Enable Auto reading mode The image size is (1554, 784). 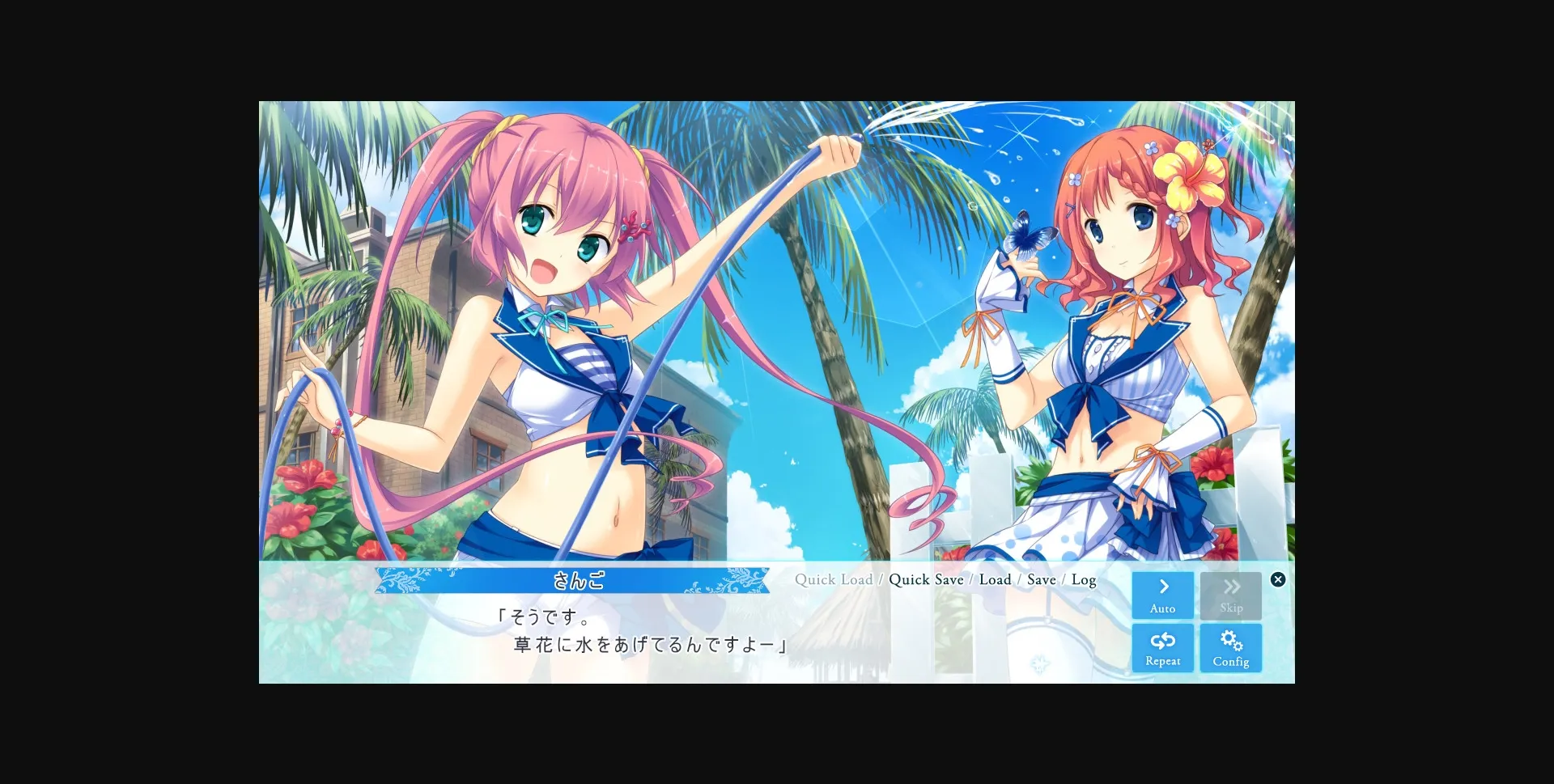(x=1163, y=595)
